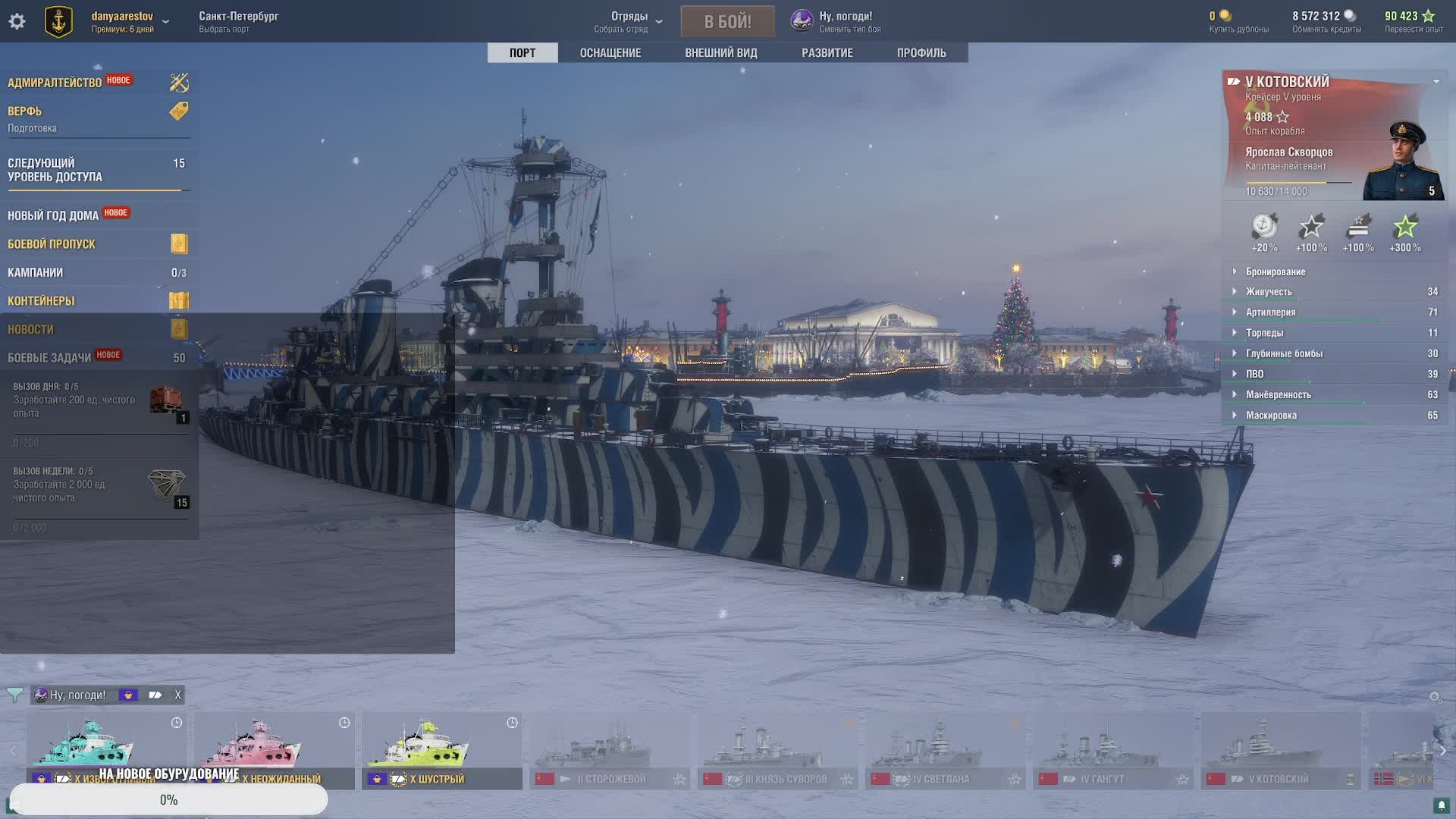The image size is (1456, 819).
Task: Go to the РАЗВИТИЕ tab
Action: point(827,52)
